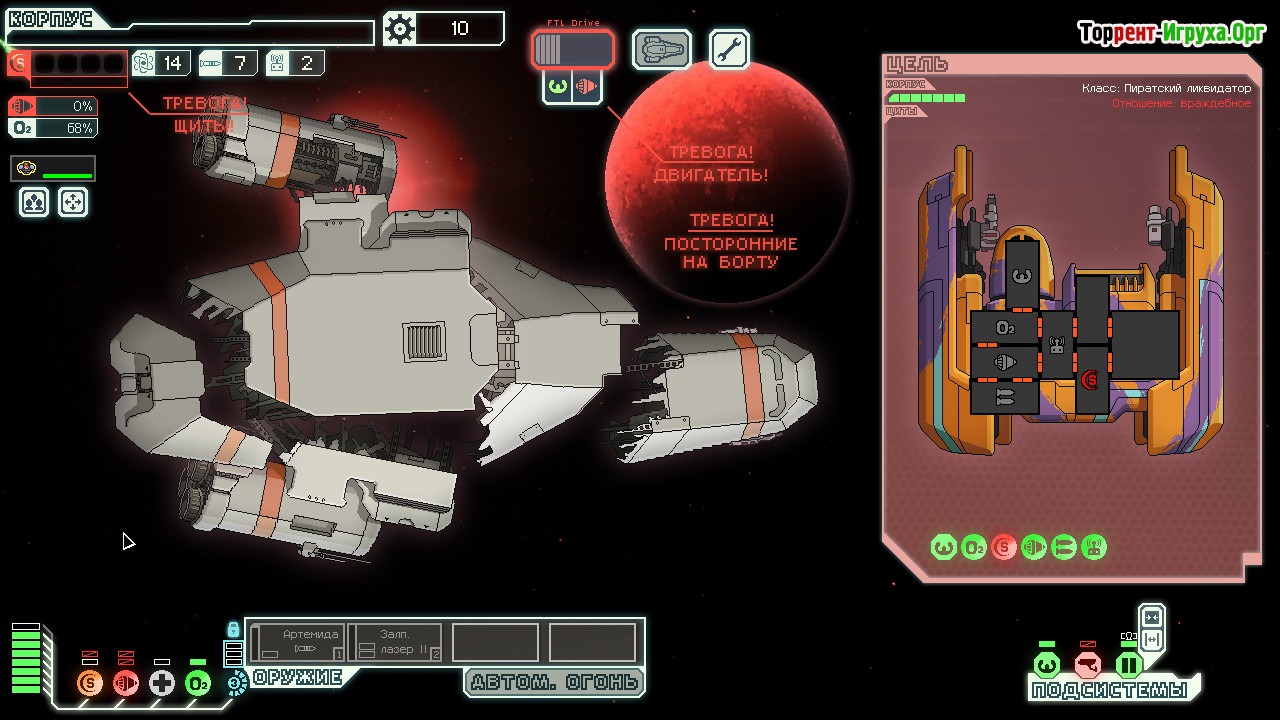Select the crew member in the crew list
Viewport: 1280px width, 720px height.
point(53,169)
